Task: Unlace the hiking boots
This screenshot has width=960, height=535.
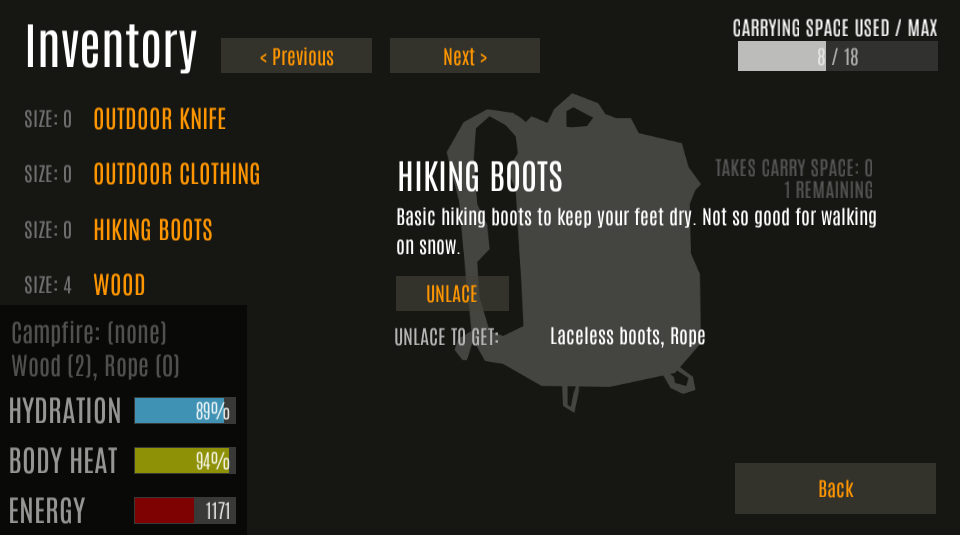Action: pos(452,294)
